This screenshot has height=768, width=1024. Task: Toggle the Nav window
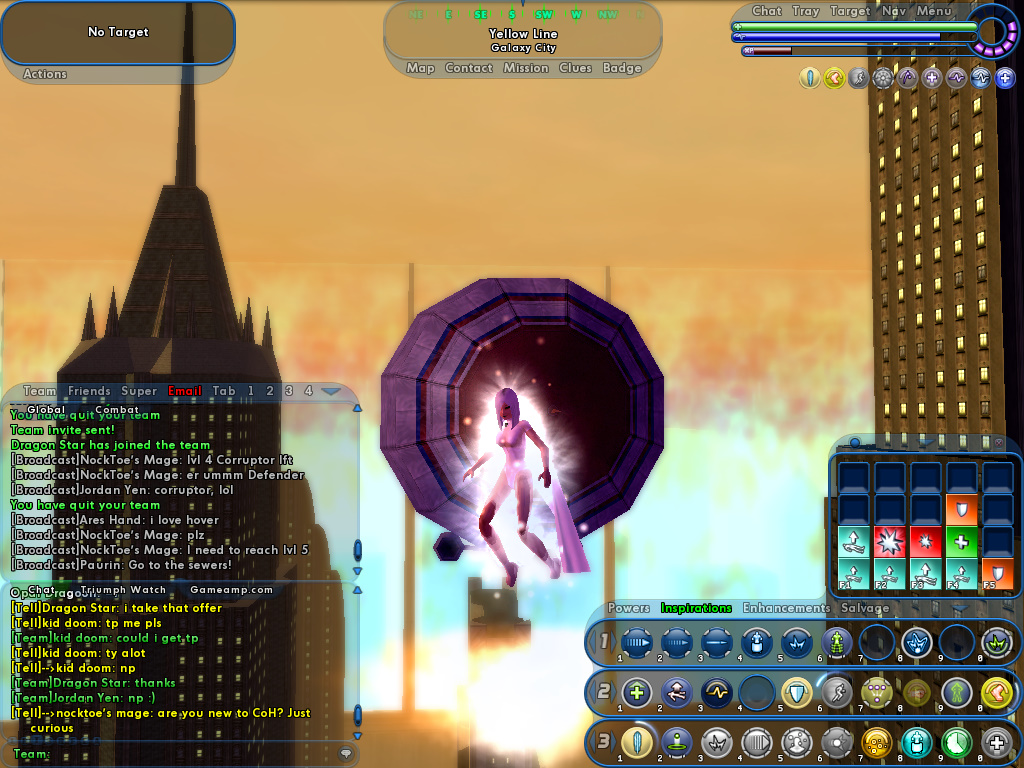point(894,11)
